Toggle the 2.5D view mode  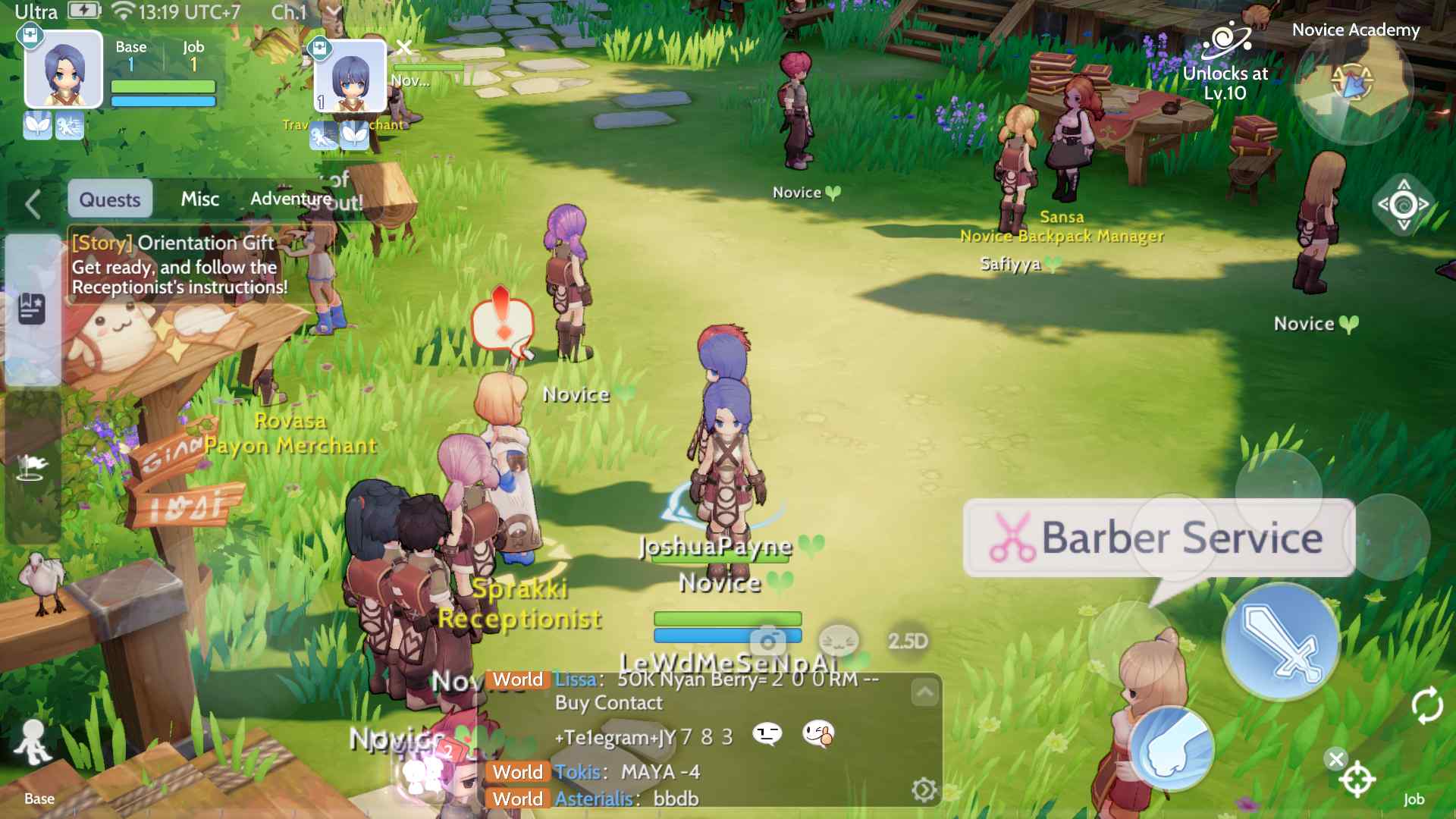click(907, 641)
